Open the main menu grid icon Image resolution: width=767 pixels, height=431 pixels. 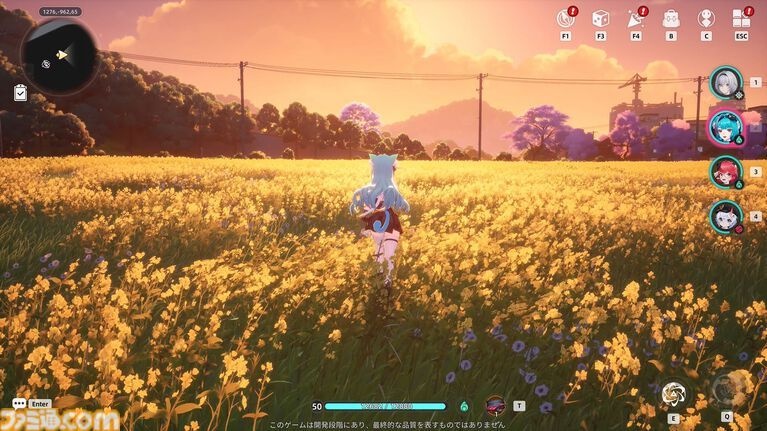[741, 19]
